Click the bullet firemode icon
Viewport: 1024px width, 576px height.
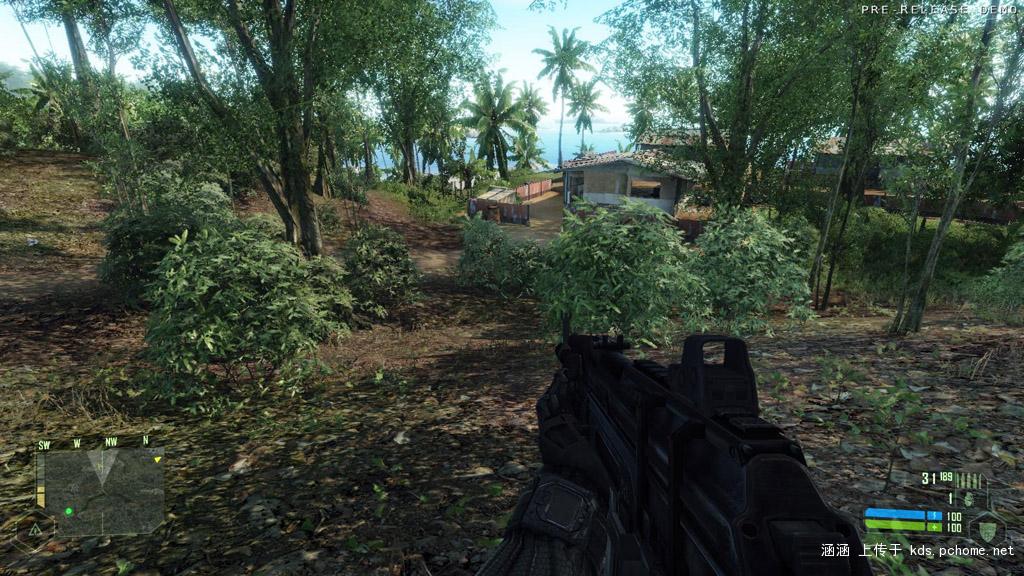(972, 481)
